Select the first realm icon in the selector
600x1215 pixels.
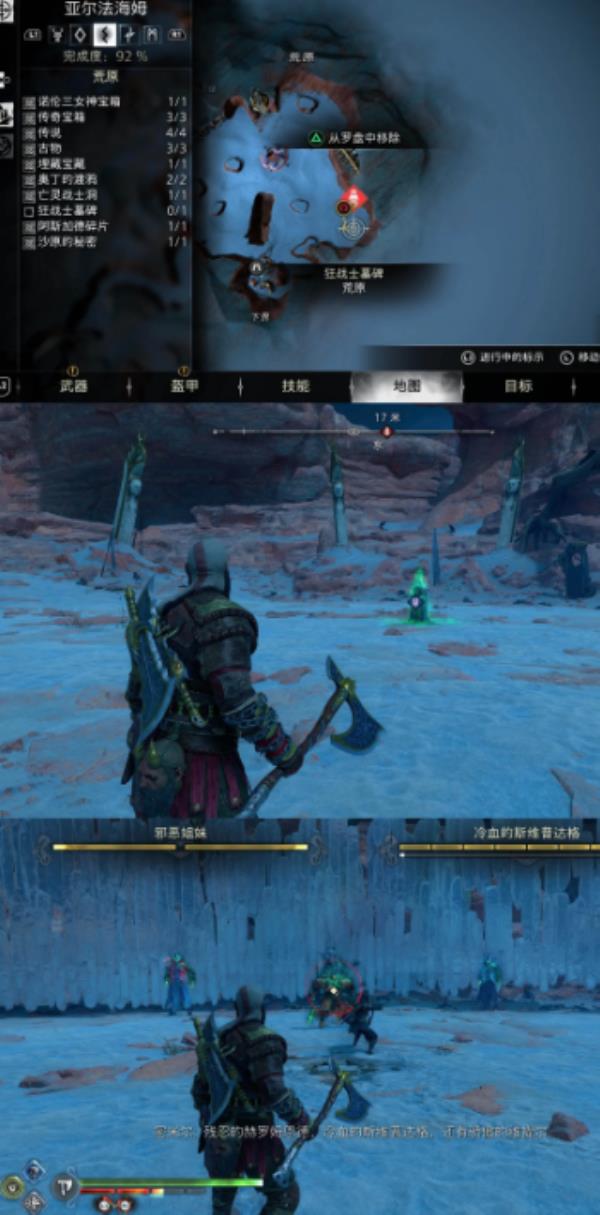[x=57, y=35]
